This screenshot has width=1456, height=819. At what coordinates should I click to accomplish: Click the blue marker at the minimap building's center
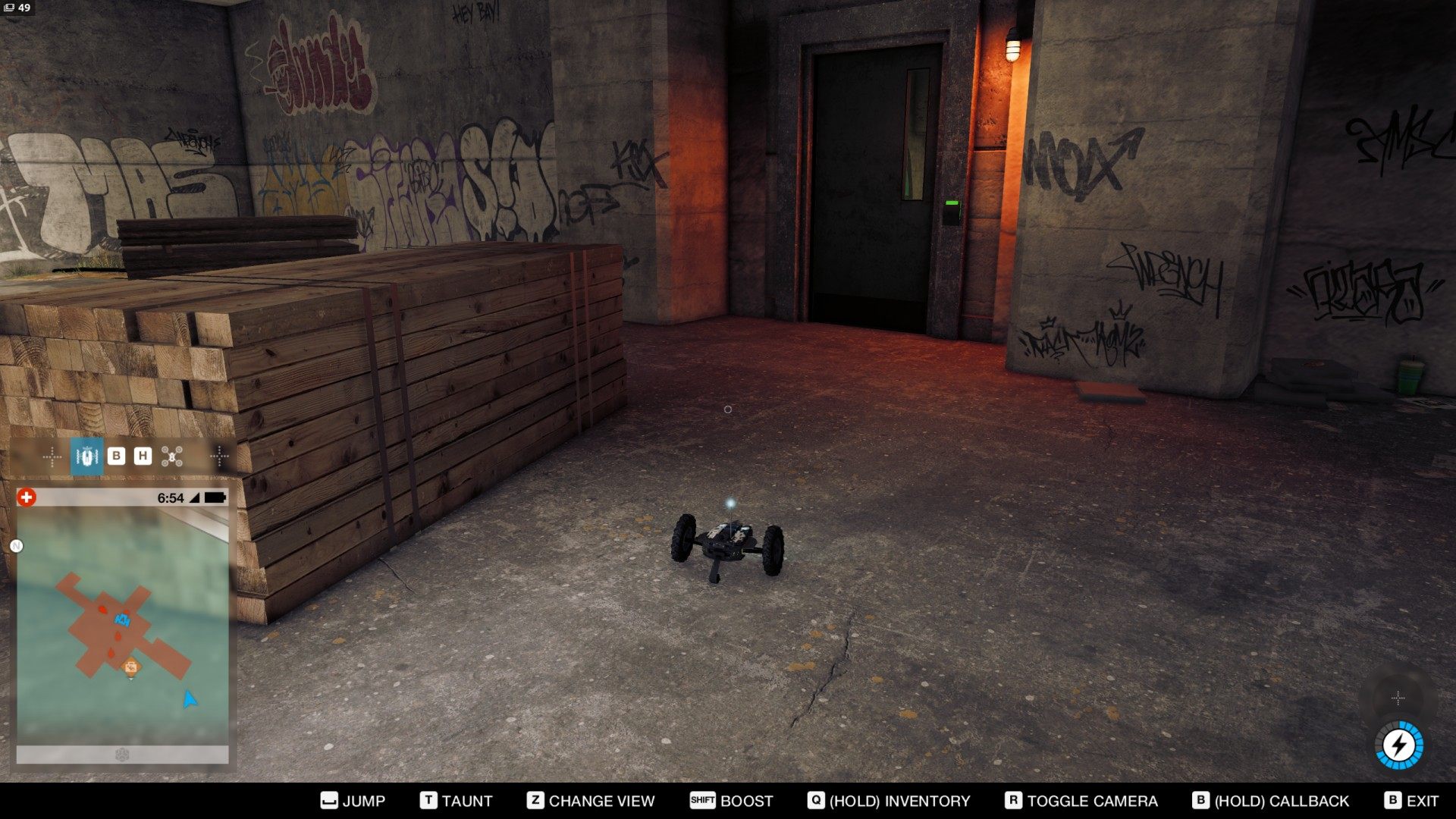click(123, 620)
